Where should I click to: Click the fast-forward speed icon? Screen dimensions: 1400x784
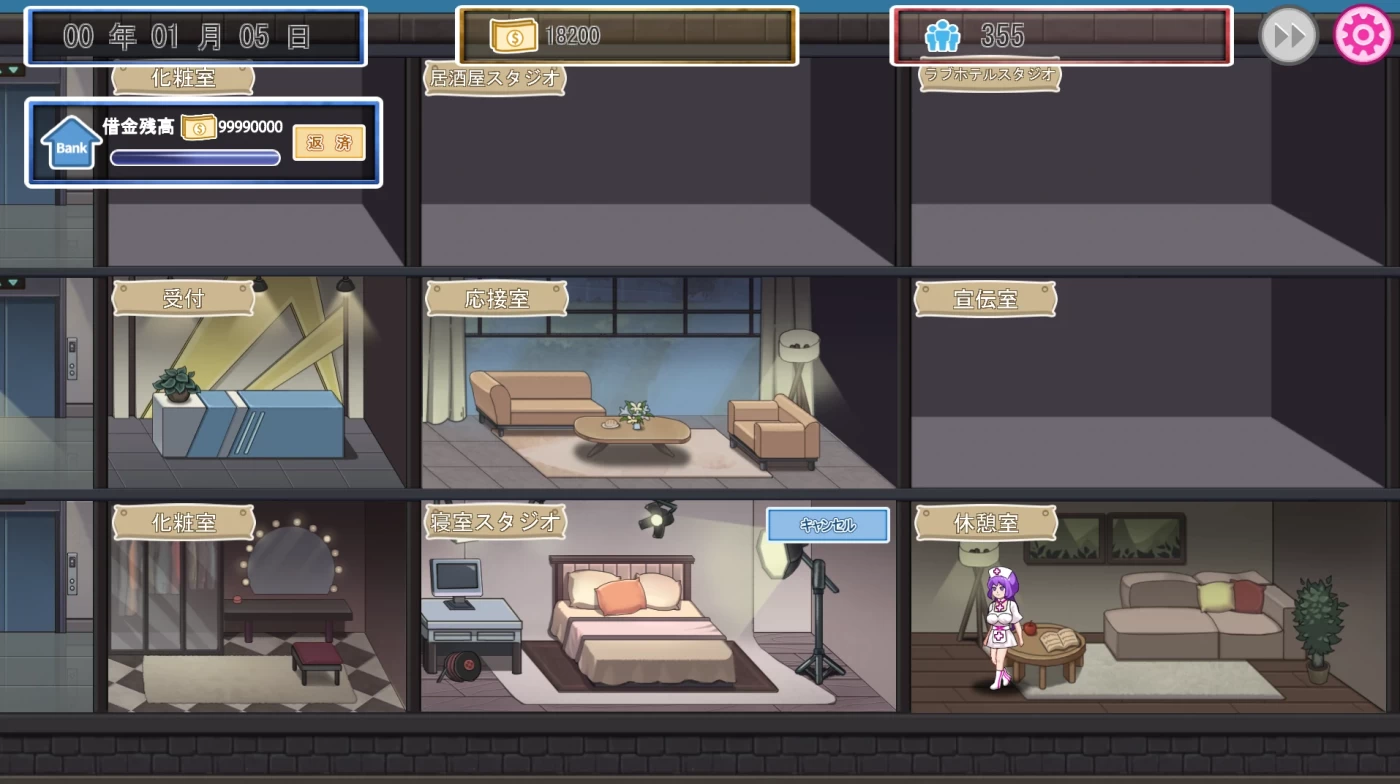(1288, 37)
